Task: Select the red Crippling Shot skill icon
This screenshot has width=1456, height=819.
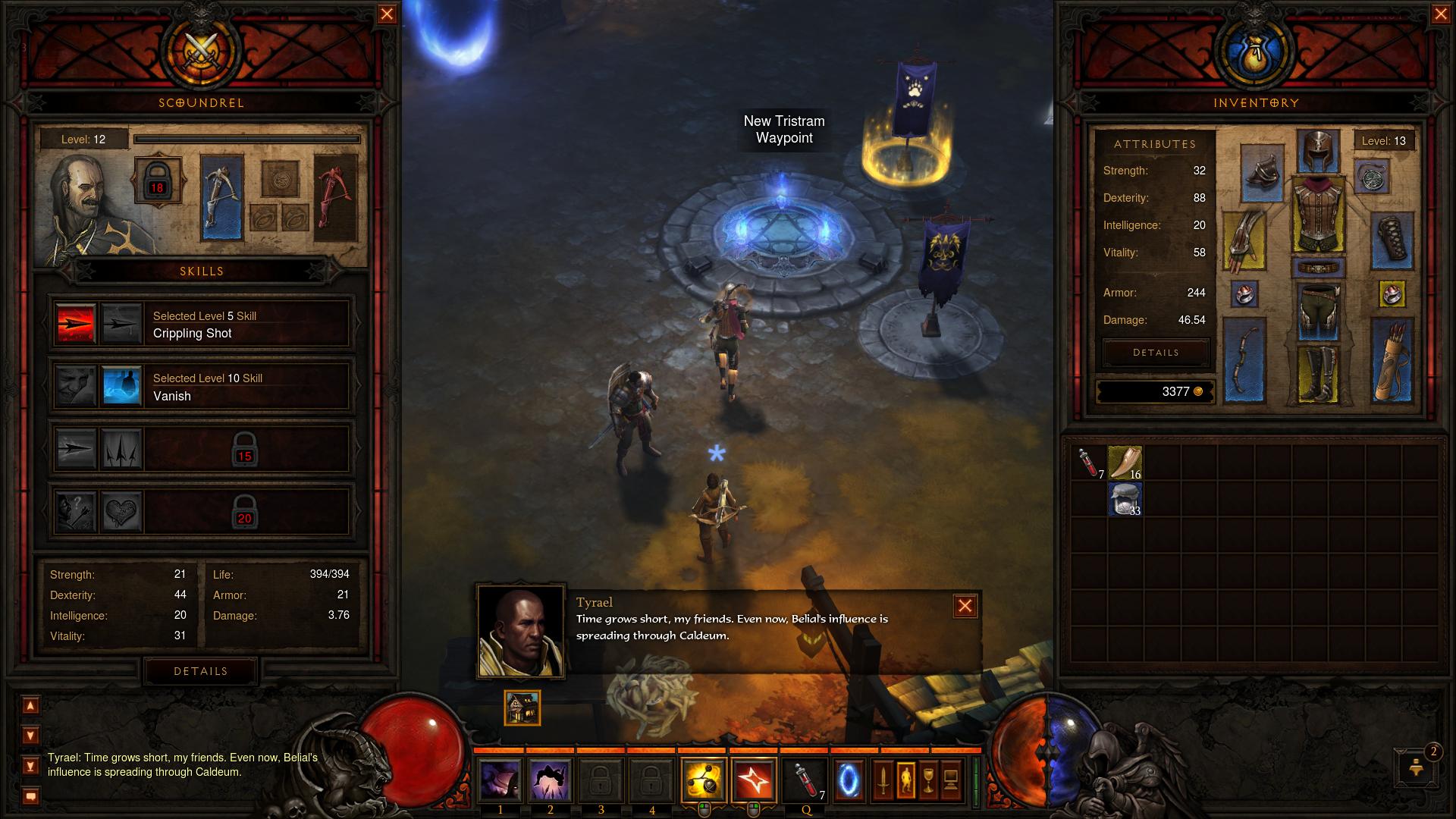Action: click(x=77, y=324)
